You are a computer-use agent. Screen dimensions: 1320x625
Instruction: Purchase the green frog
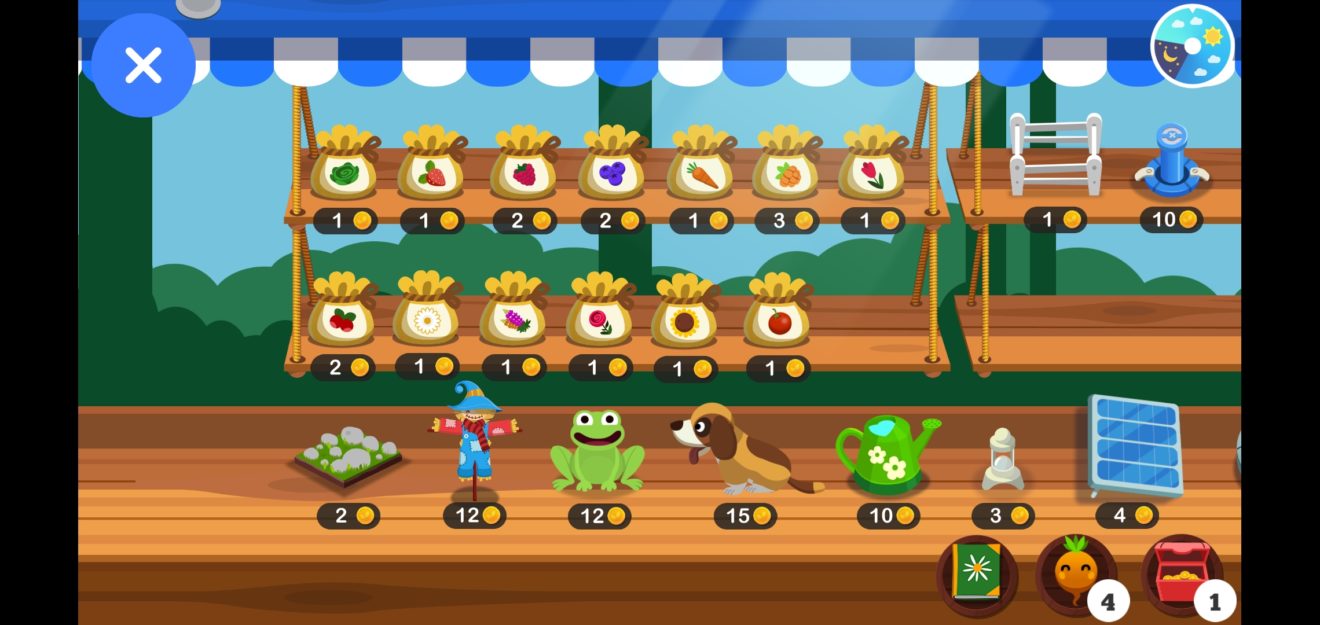(x=598, y=451)
